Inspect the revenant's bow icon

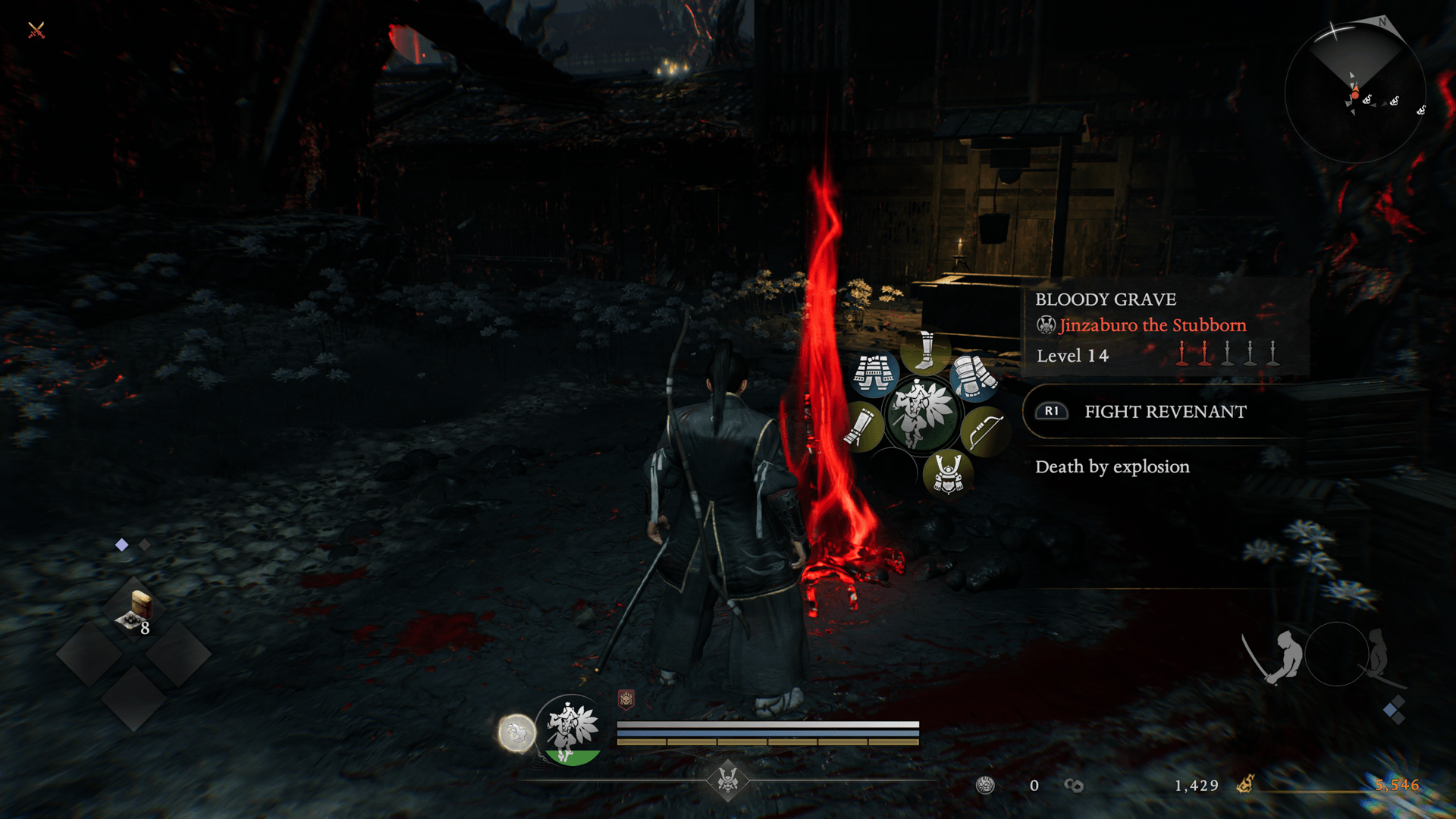[983, 431]
